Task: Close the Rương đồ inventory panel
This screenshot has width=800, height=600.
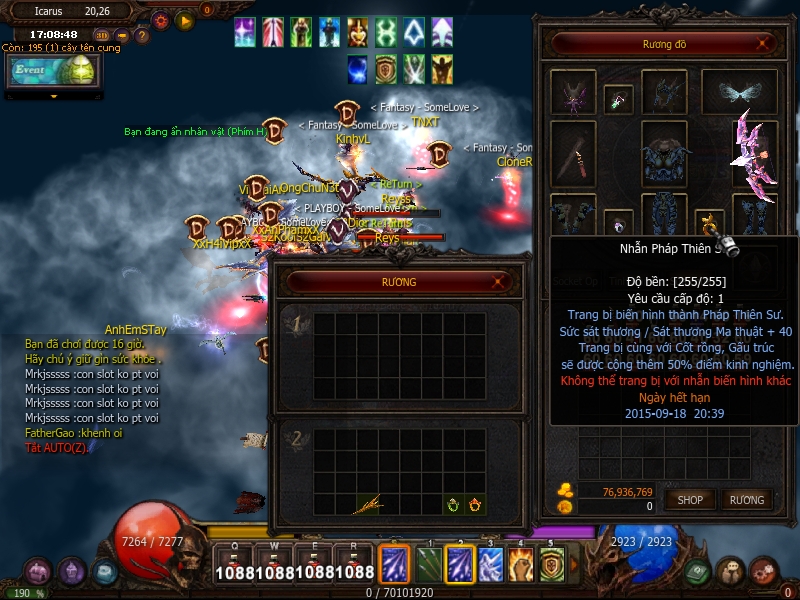Action: (763, 44)
